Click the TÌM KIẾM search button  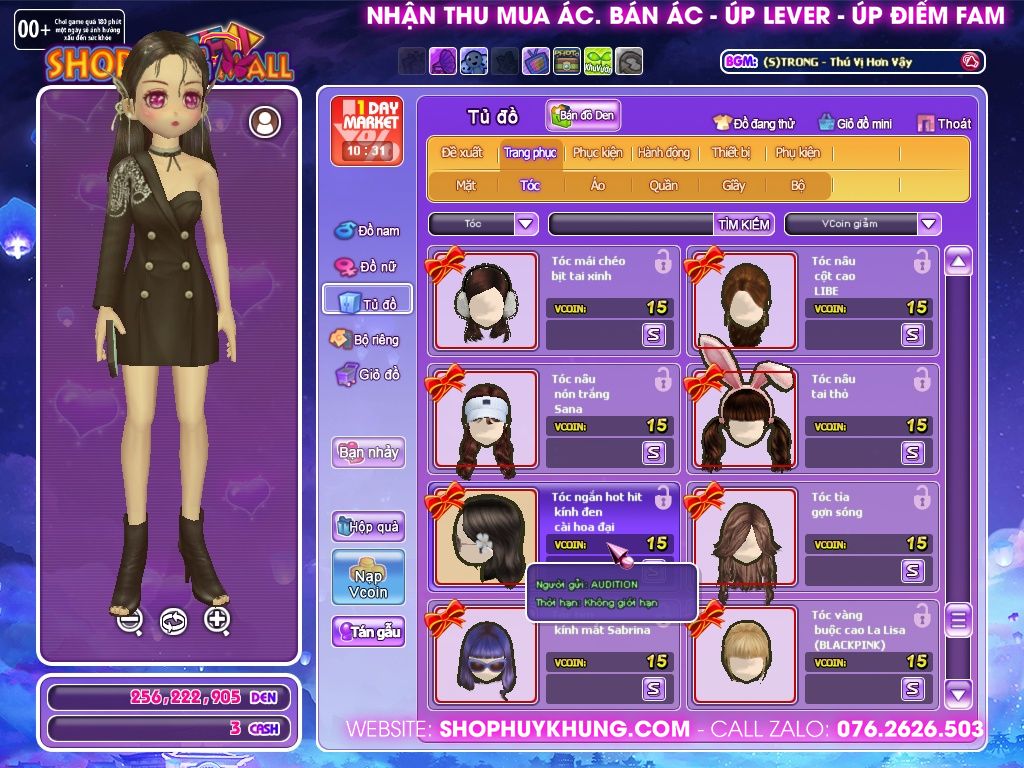pyautogui.click(x=744, y=224)
